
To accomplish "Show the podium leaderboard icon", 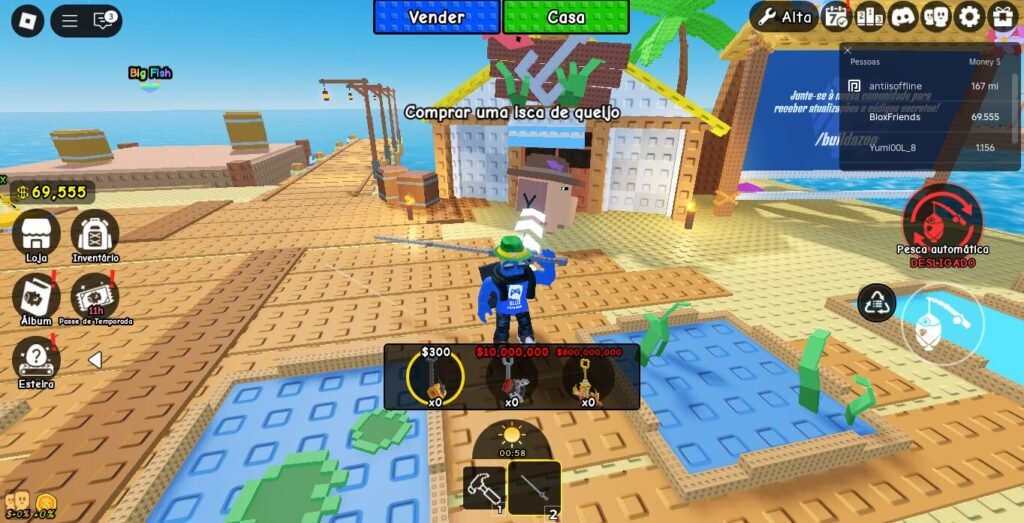I will [869, 17].
